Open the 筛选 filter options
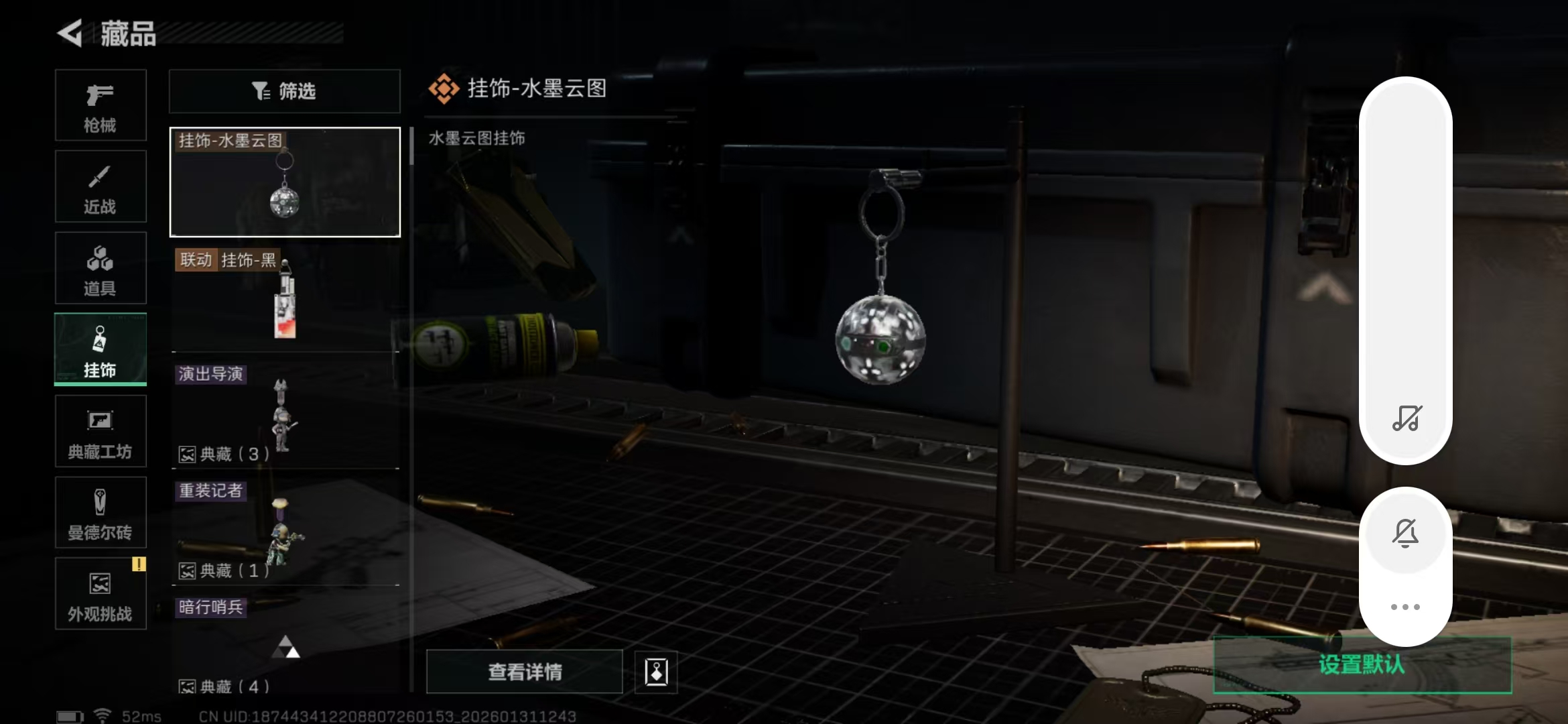 [284, 91]
